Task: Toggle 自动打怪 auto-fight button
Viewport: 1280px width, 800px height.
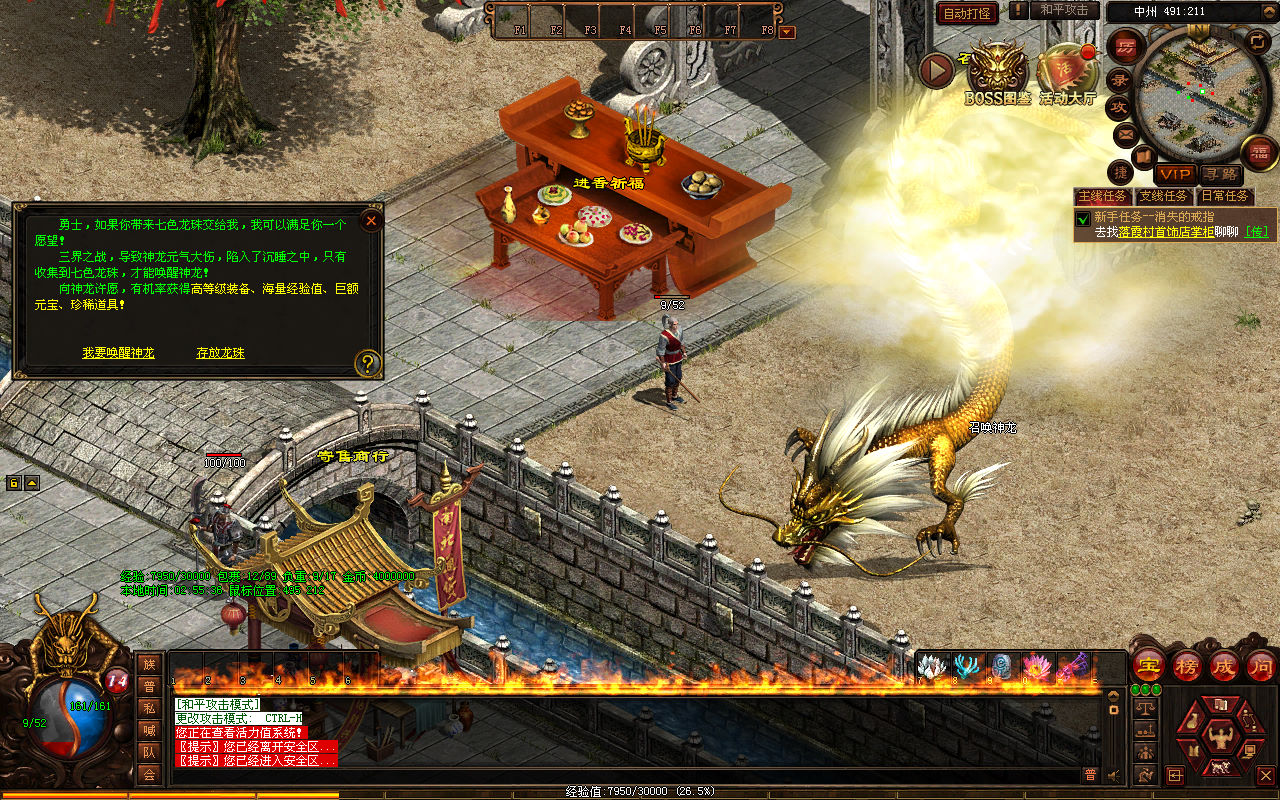Action: [x=967, y=13]
